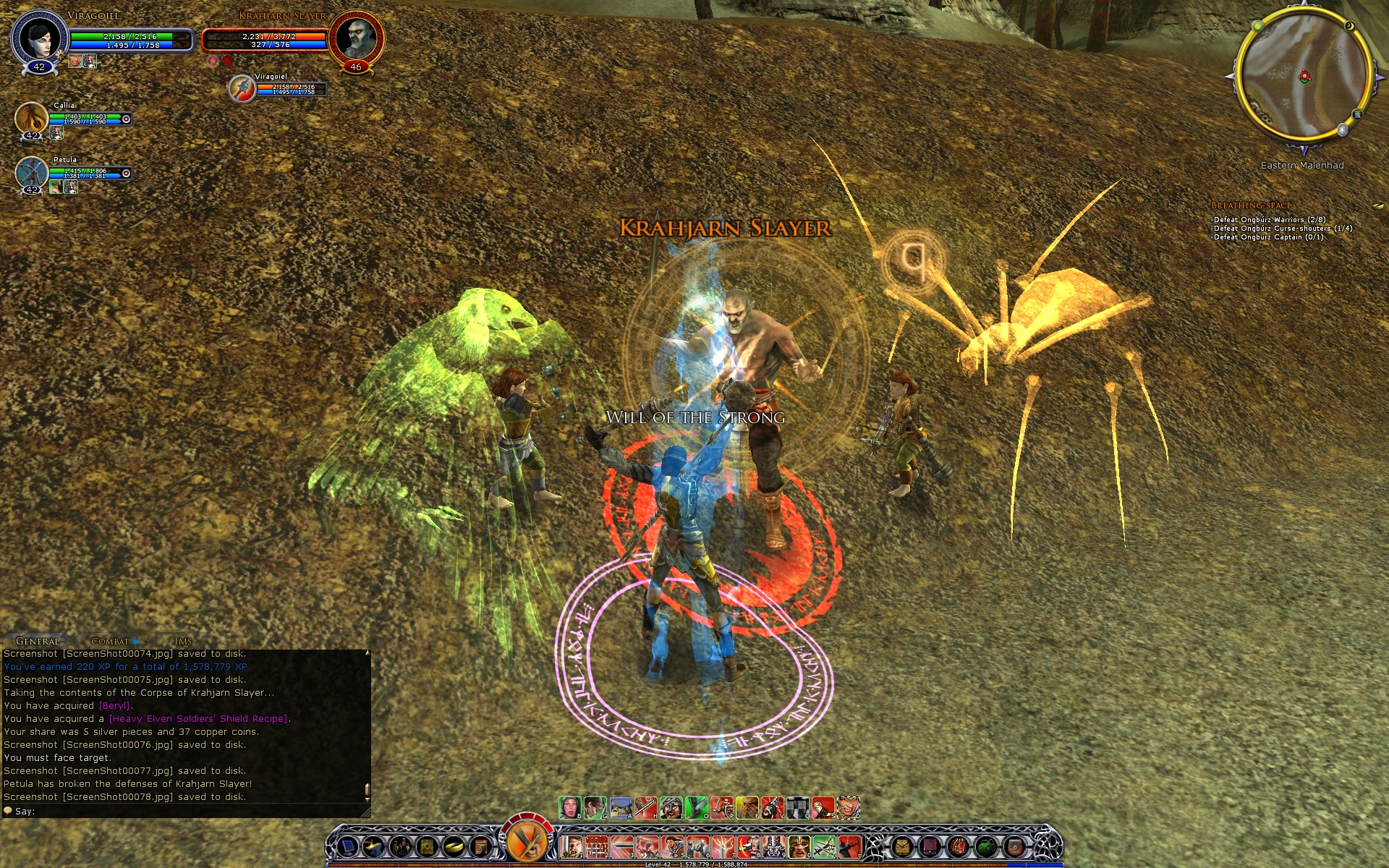Open the monitor-icon system menu button
Screen dimensions: 1389x868
click(x=348, y=846)
